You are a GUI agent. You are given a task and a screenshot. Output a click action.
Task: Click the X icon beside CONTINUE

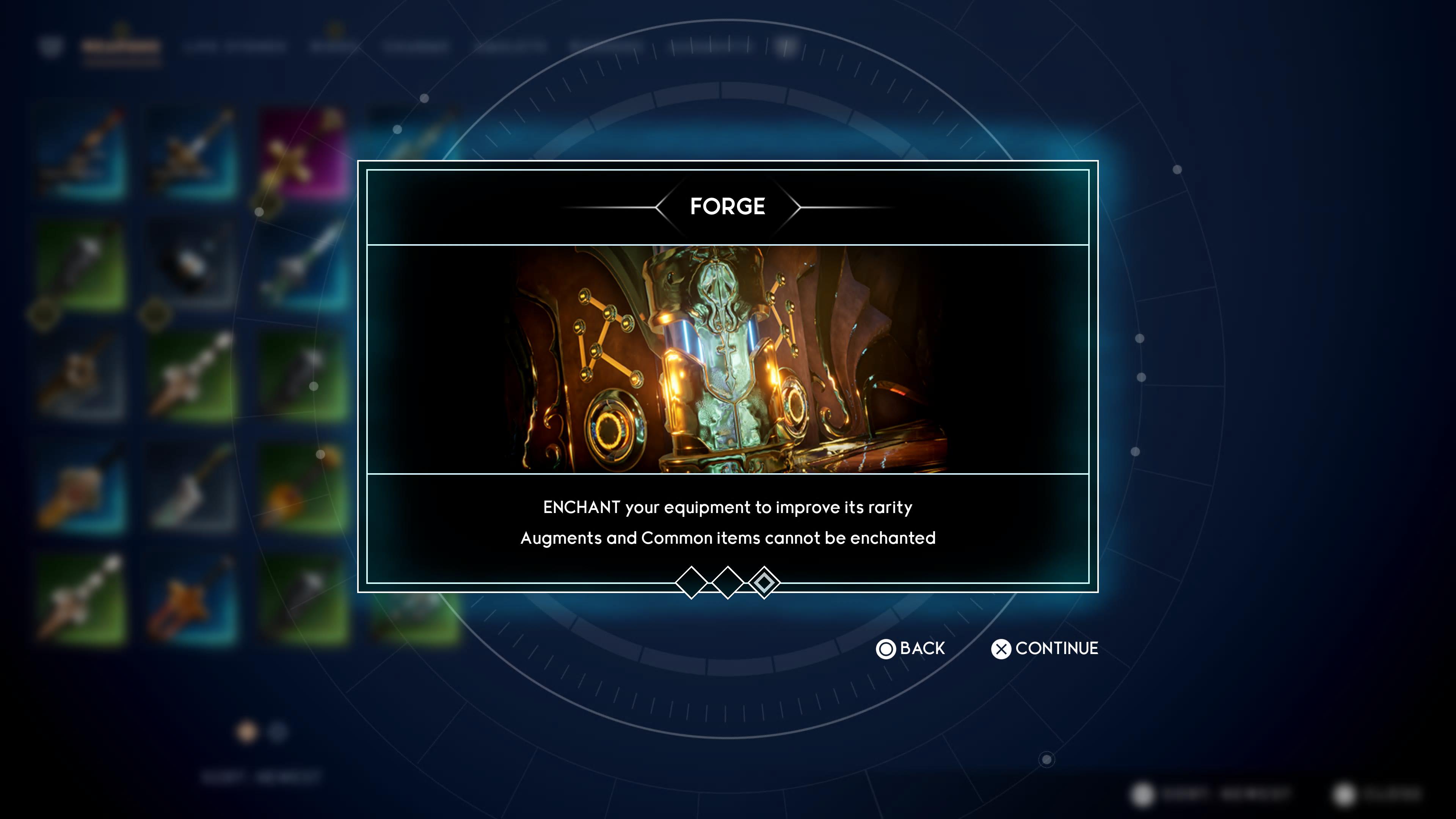tap(1001, 648)
